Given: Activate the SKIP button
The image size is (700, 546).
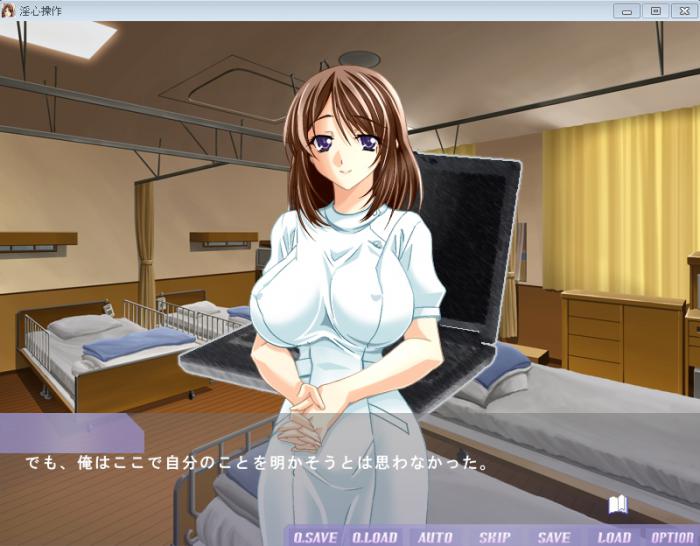Looking at the screenshot, I should (x=494, y=537).
